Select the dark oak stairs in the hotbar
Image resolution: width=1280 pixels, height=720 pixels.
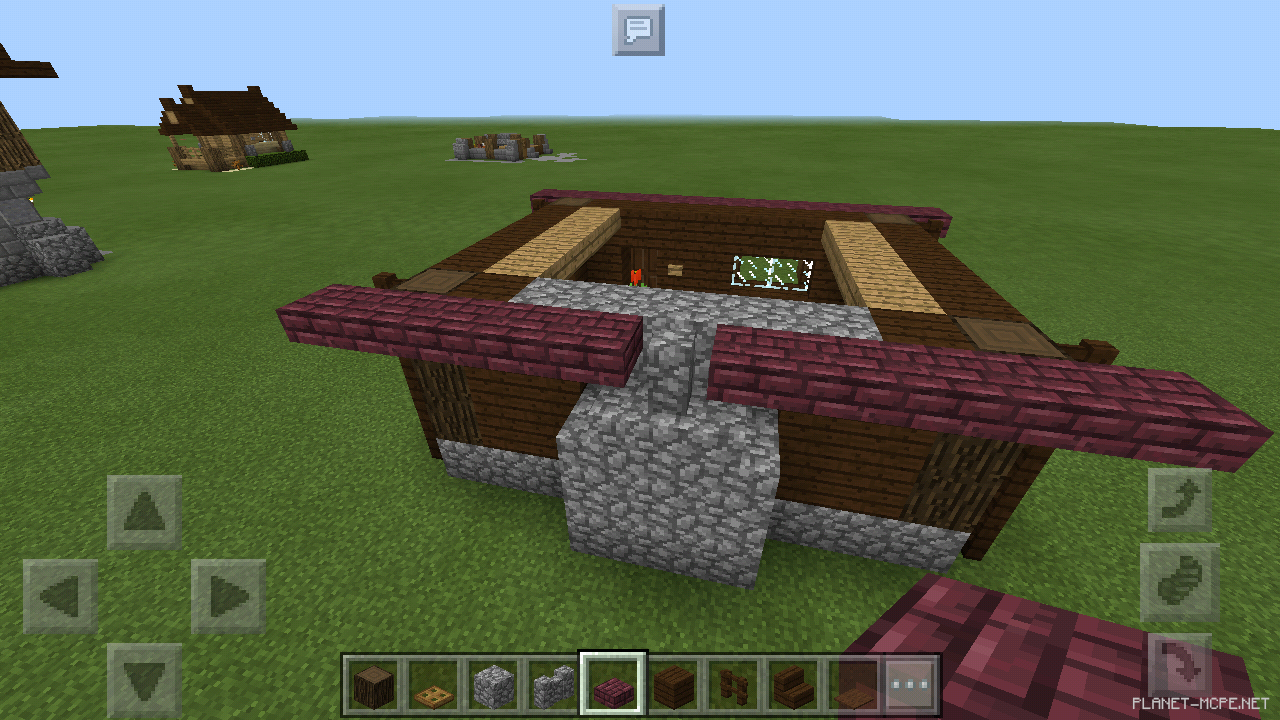(x=794, y=683)
